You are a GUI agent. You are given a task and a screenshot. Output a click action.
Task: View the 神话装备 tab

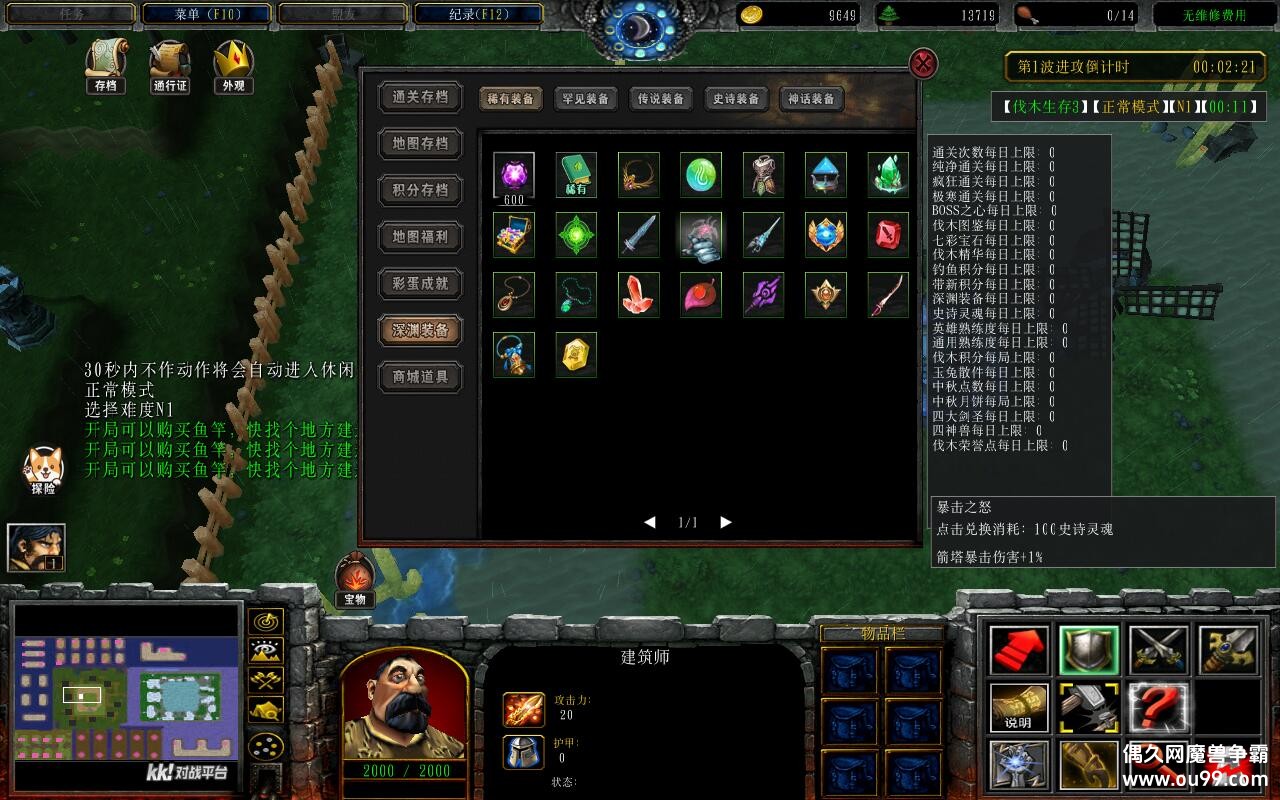click(810, 99)
